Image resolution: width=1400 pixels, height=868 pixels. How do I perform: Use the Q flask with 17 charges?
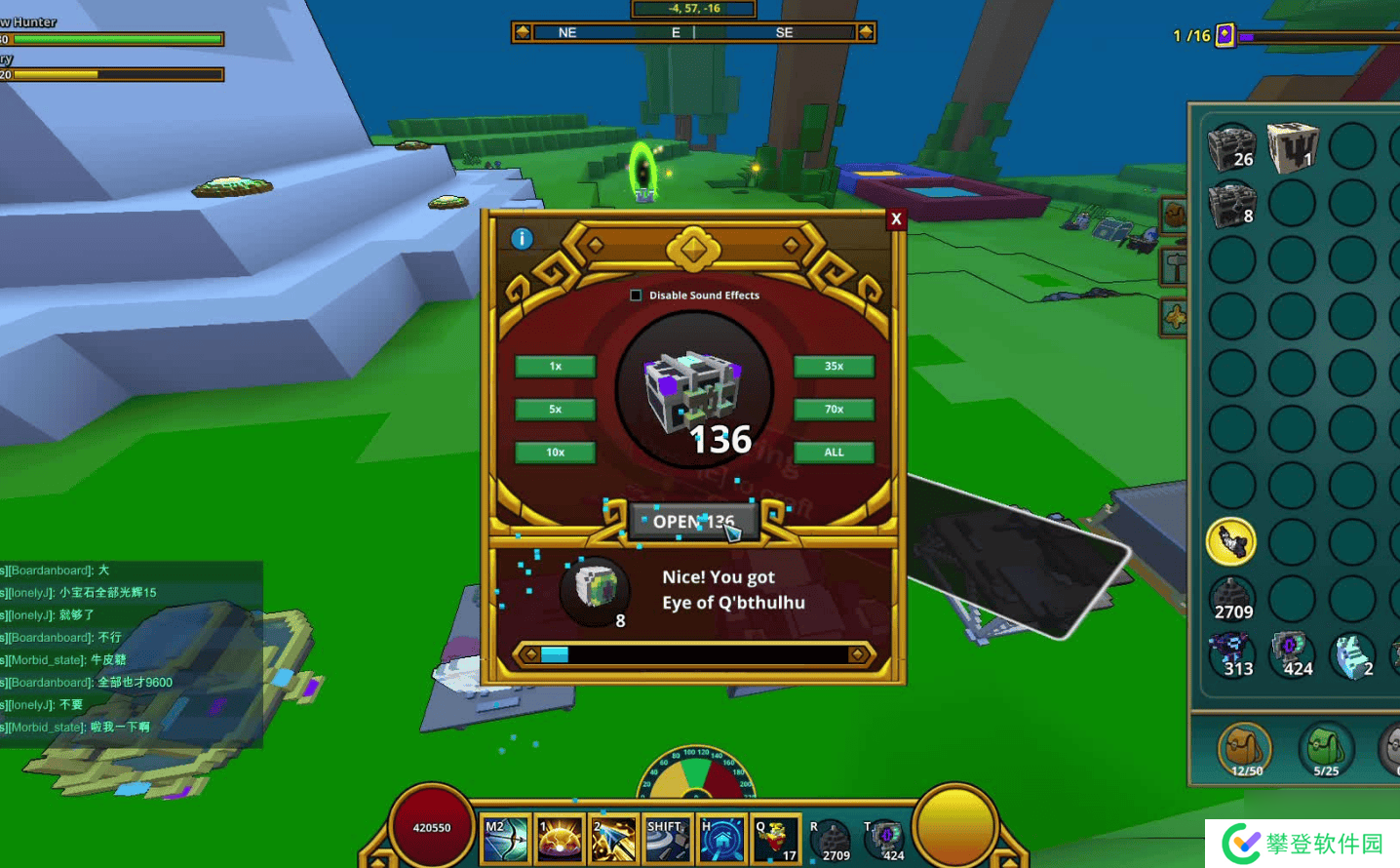pyautogui.click(x=775, y=839)
